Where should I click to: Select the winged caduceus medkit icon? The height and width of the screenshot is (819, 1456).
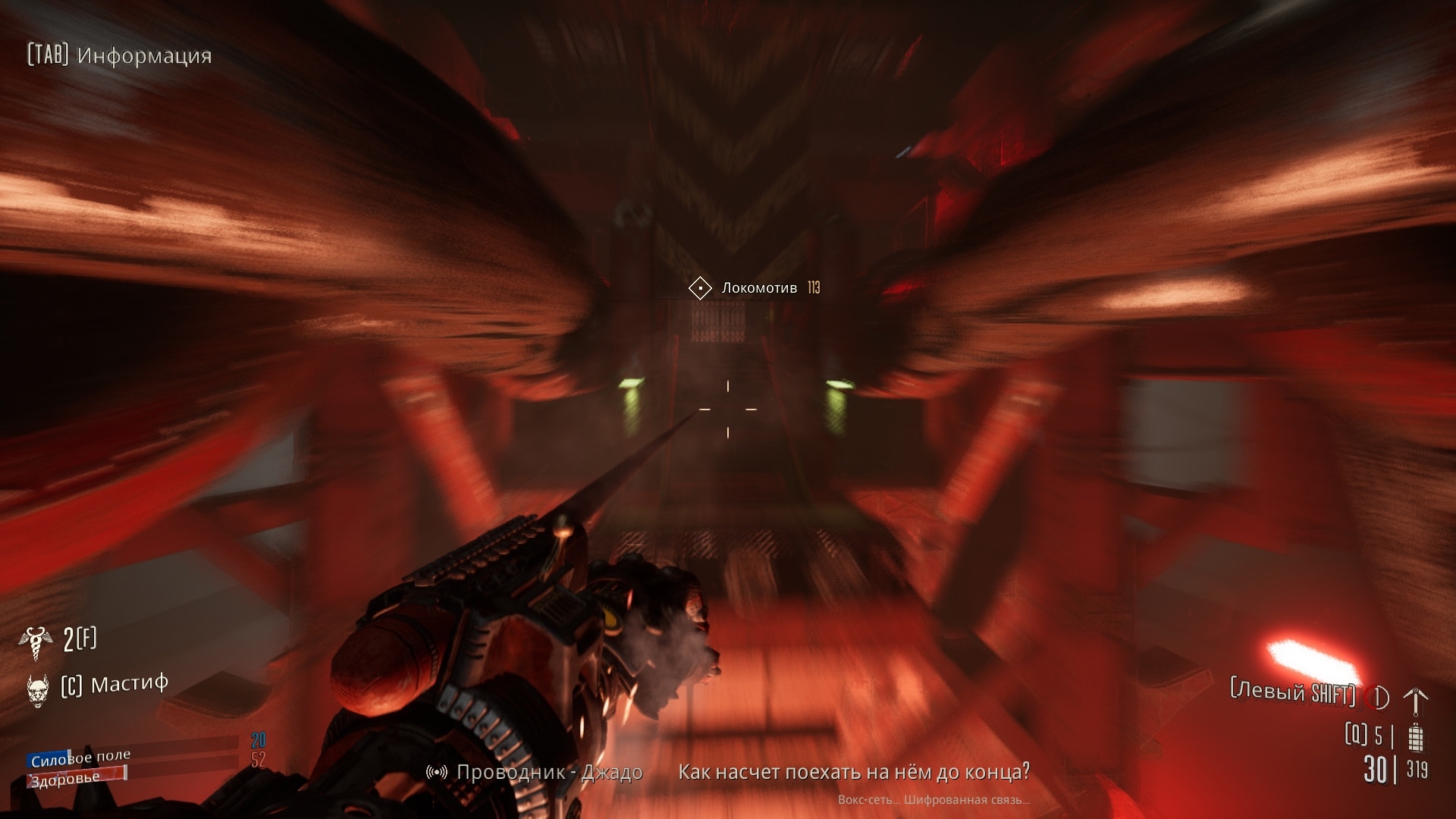(35, 641)
